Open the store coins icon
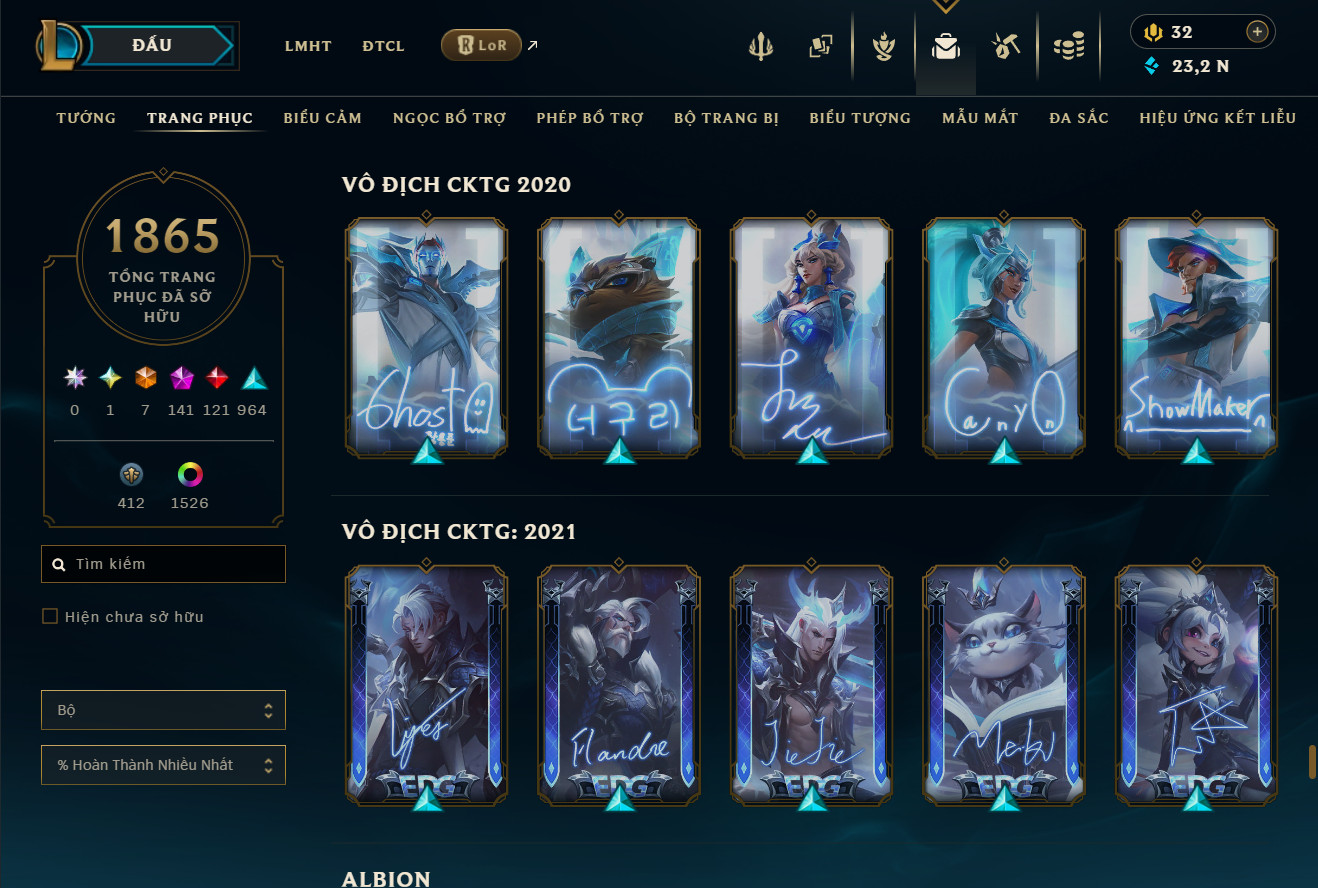Image resolution: width=1318 pixels, height=888 pixels. pyautogui.click(x=1069, y=46)
